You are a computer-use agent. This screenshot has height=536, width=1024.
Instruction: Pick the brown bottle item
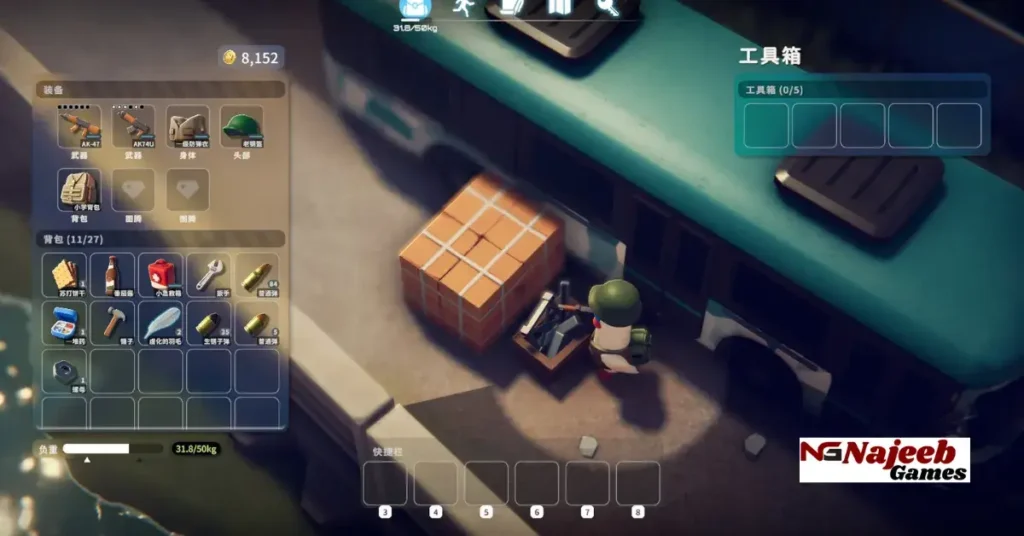[113, 274]
